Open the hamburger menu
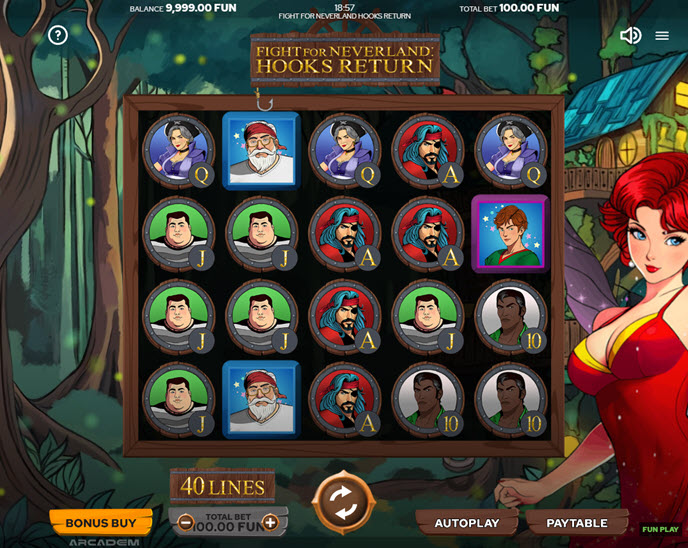The width and height of the screenshot is (688, 548). tap(662, 35)
